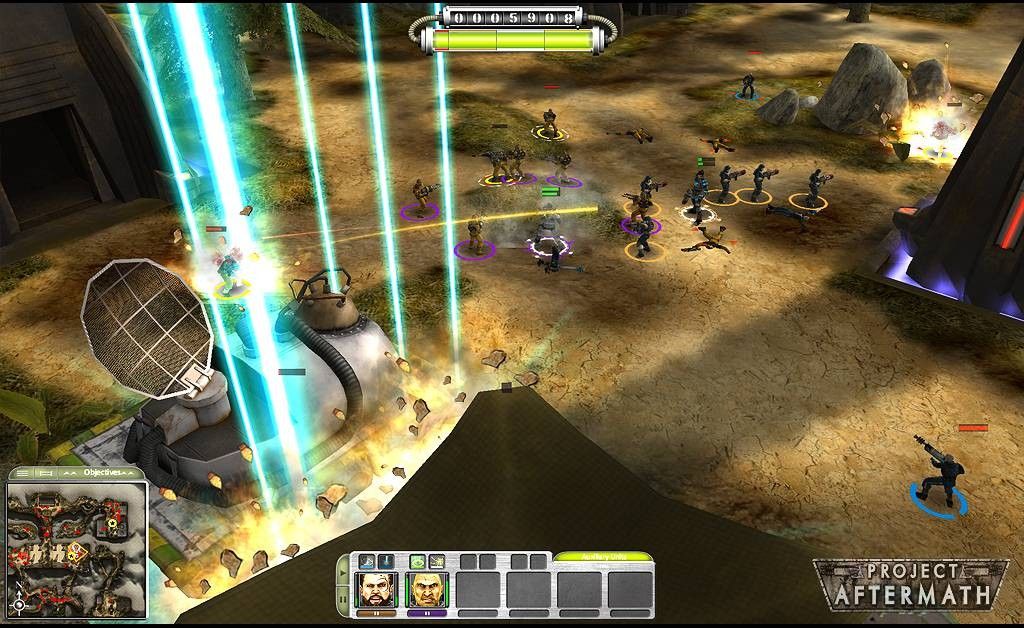Select the bald yellow-faced hero portrait

coord(428,590)
